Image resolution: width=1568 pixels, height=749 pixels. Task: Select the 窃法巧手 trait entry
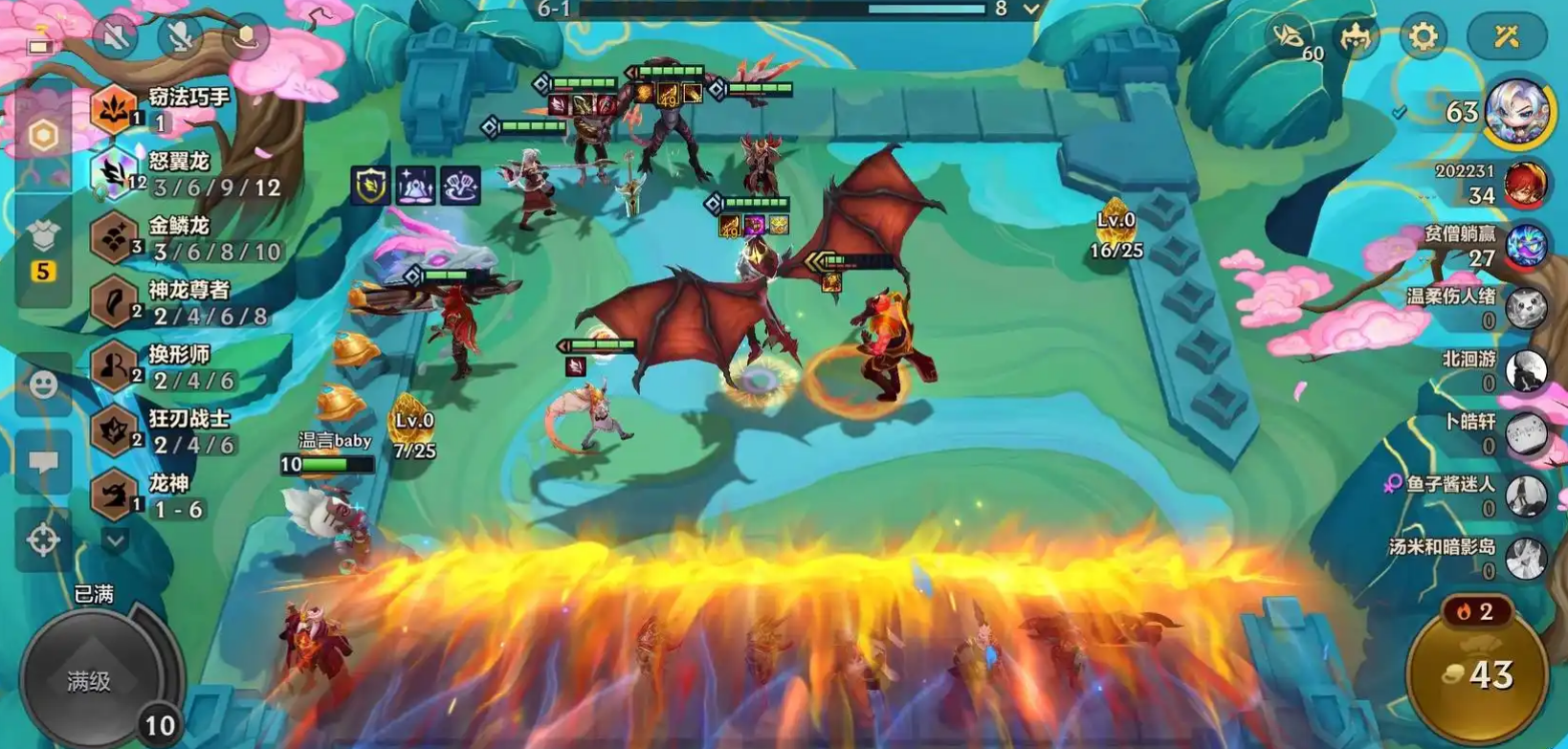click(x=163, y=109)
